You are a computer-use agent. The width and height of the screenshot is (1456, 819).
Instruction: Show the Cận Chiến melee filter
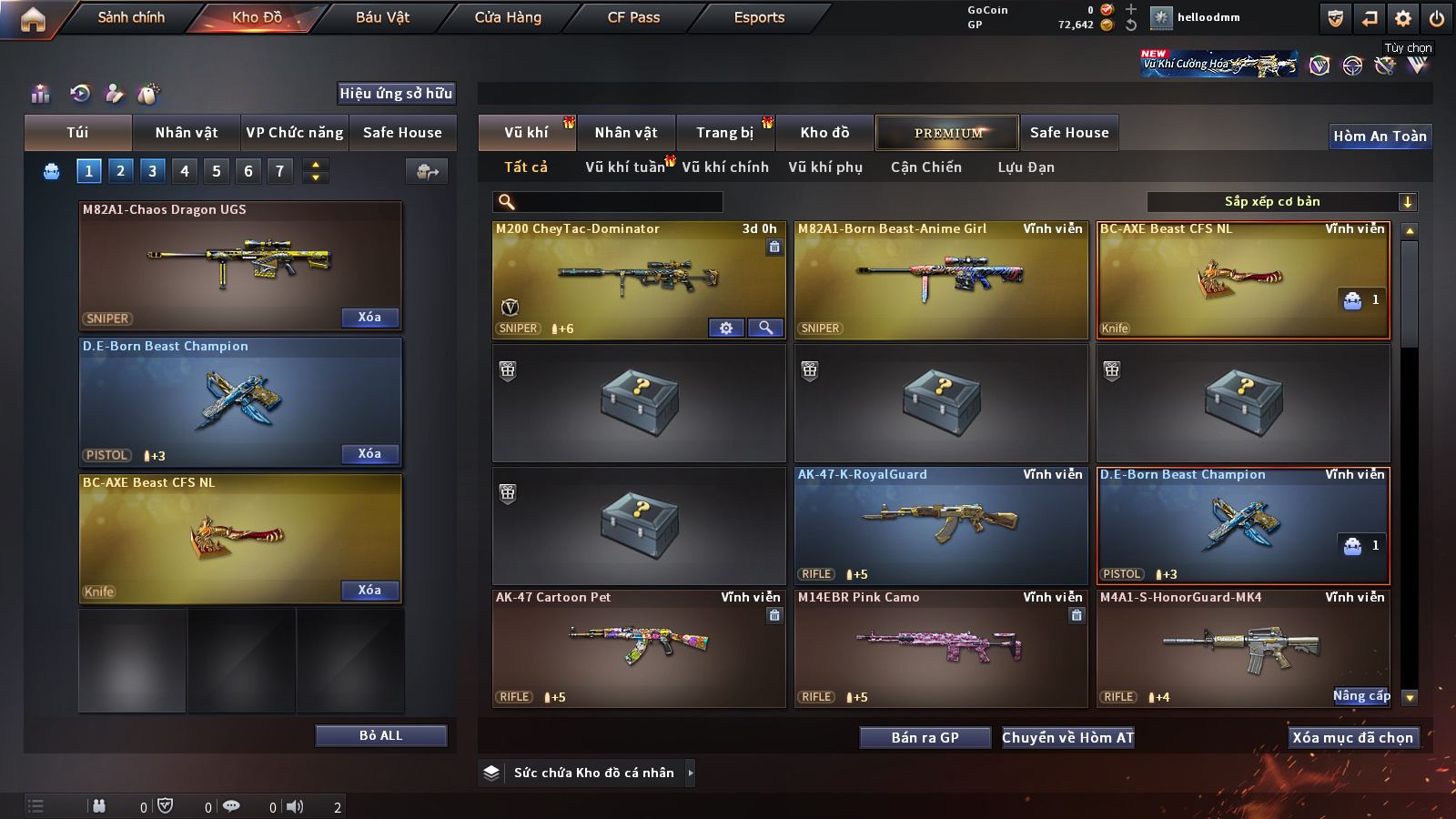pyautogui.click(x=925, y=167)
